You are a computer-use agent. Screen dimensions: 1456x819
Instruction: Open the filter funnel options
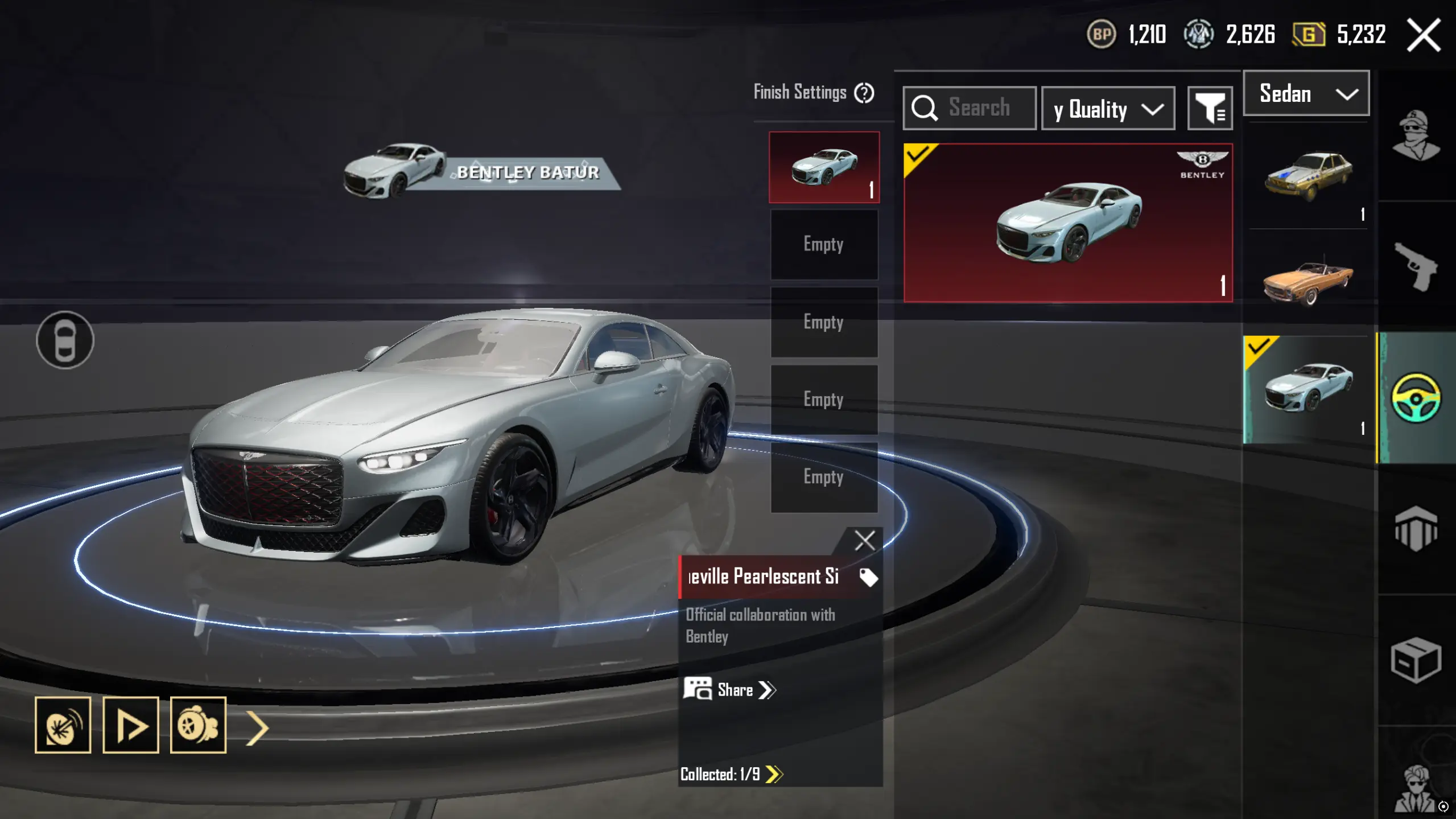[1210, 108]
